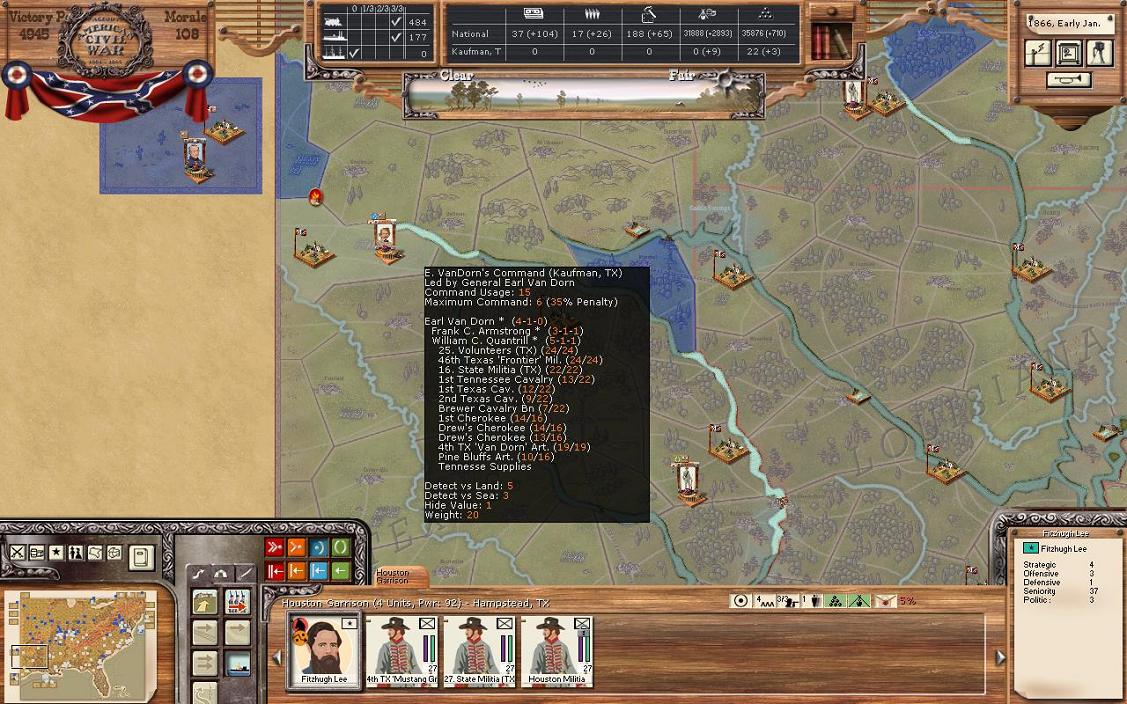Select the Fitzhugh Lee leader portrait
This screenshot has width=1127, height=704.
[324, 649]
